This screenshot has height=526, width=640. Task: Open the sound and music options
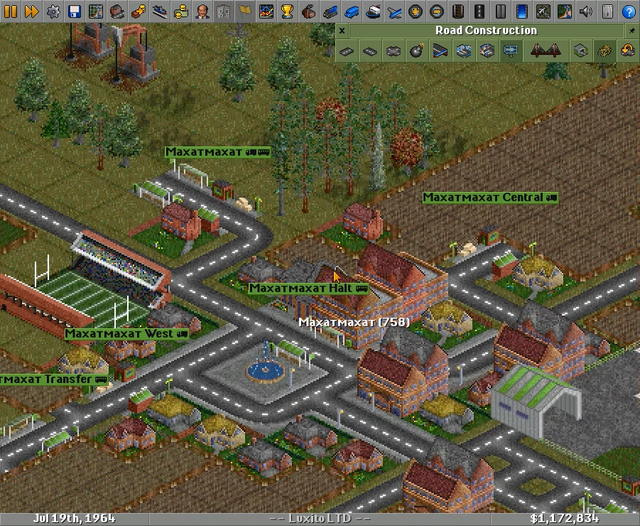pyautogui.click(x=584, y=11)
